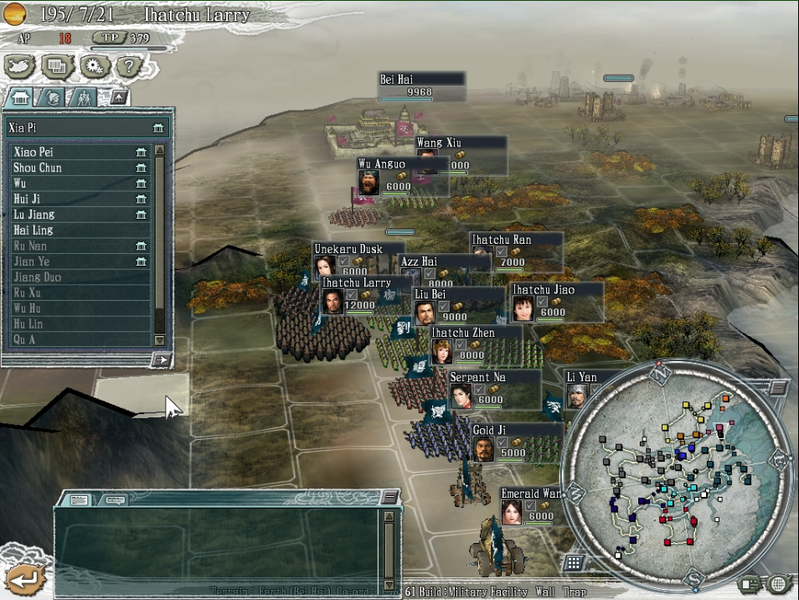
Task: Minimize the message log panel
Action: tap(389, 497)
